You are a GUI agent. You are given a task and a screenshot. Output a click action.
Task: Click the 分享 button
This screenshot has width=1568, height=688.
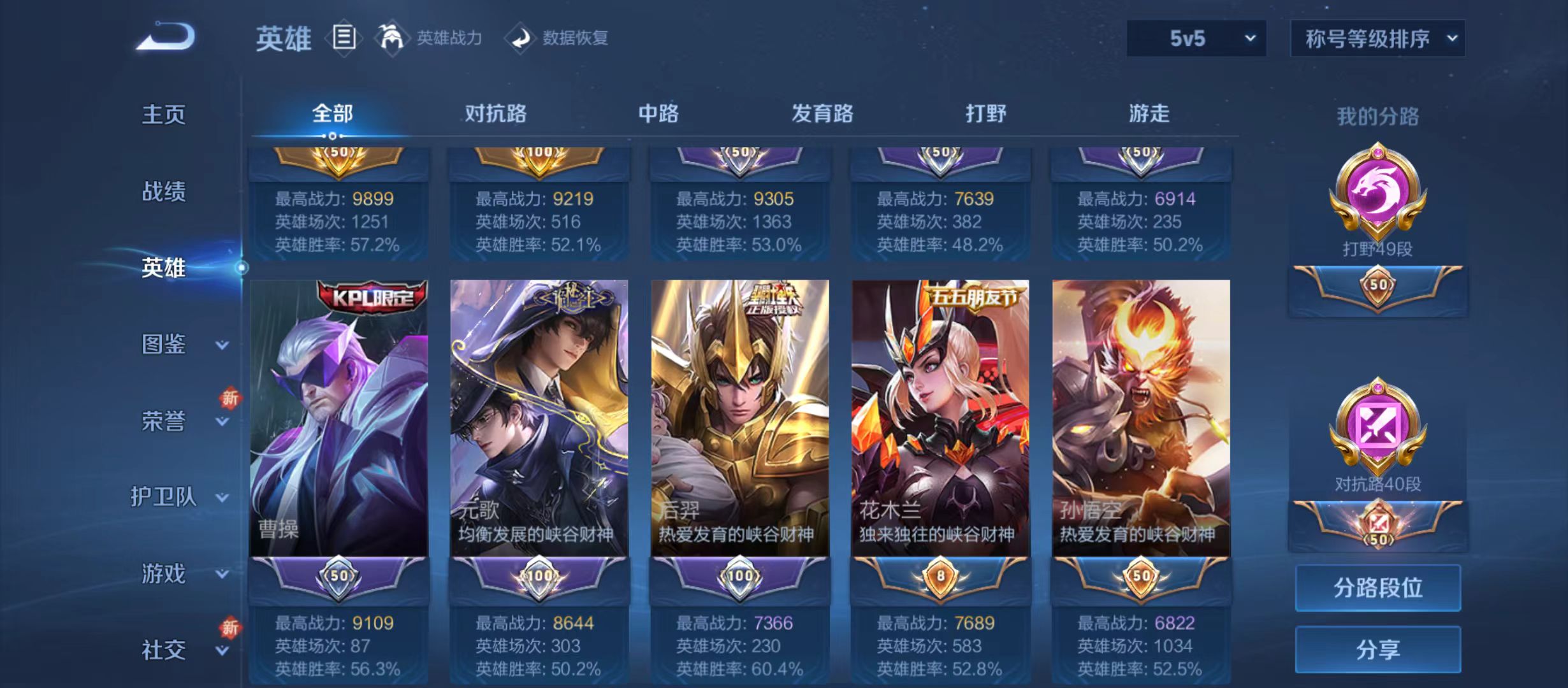pos(1378,650)
